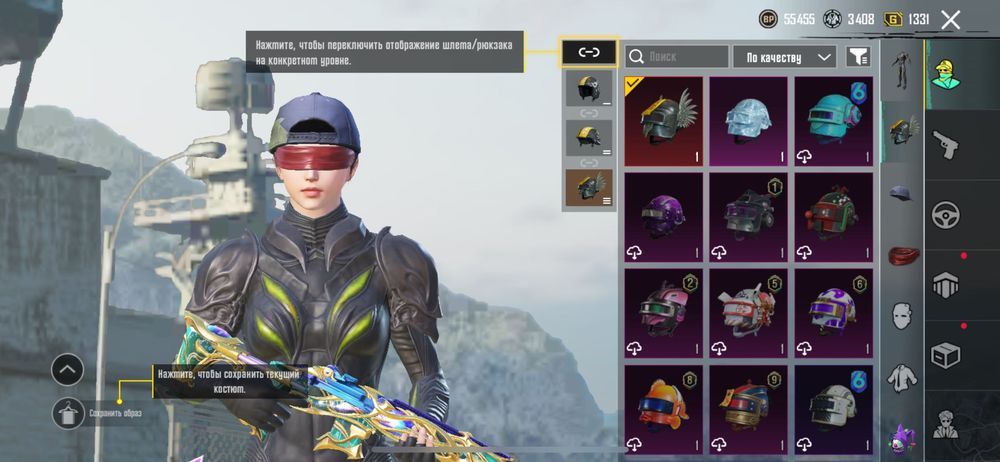
Task: Select the equipped winged gold-crest helmet
Action: (664, 121)
